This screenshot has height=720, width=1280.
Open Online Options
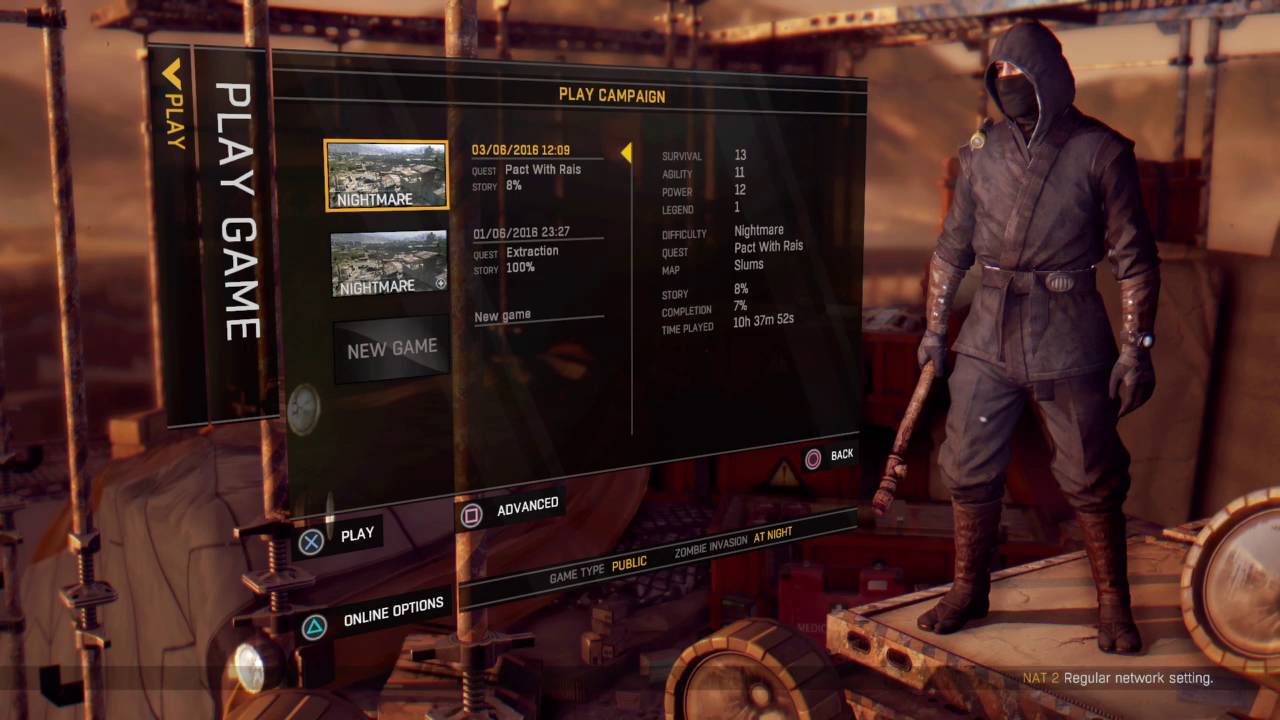tap(393, 612)
